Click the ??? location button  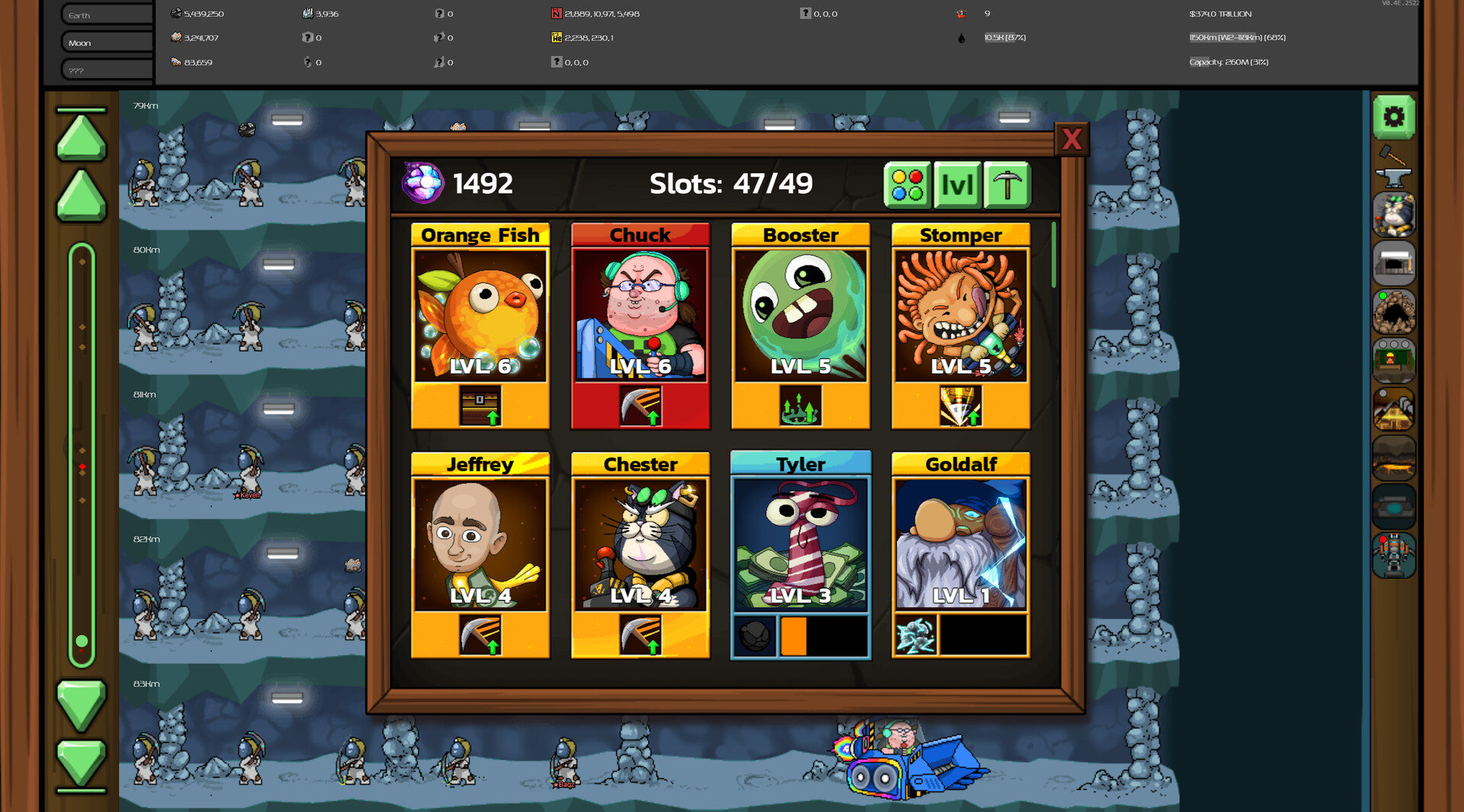coord(104,69)
